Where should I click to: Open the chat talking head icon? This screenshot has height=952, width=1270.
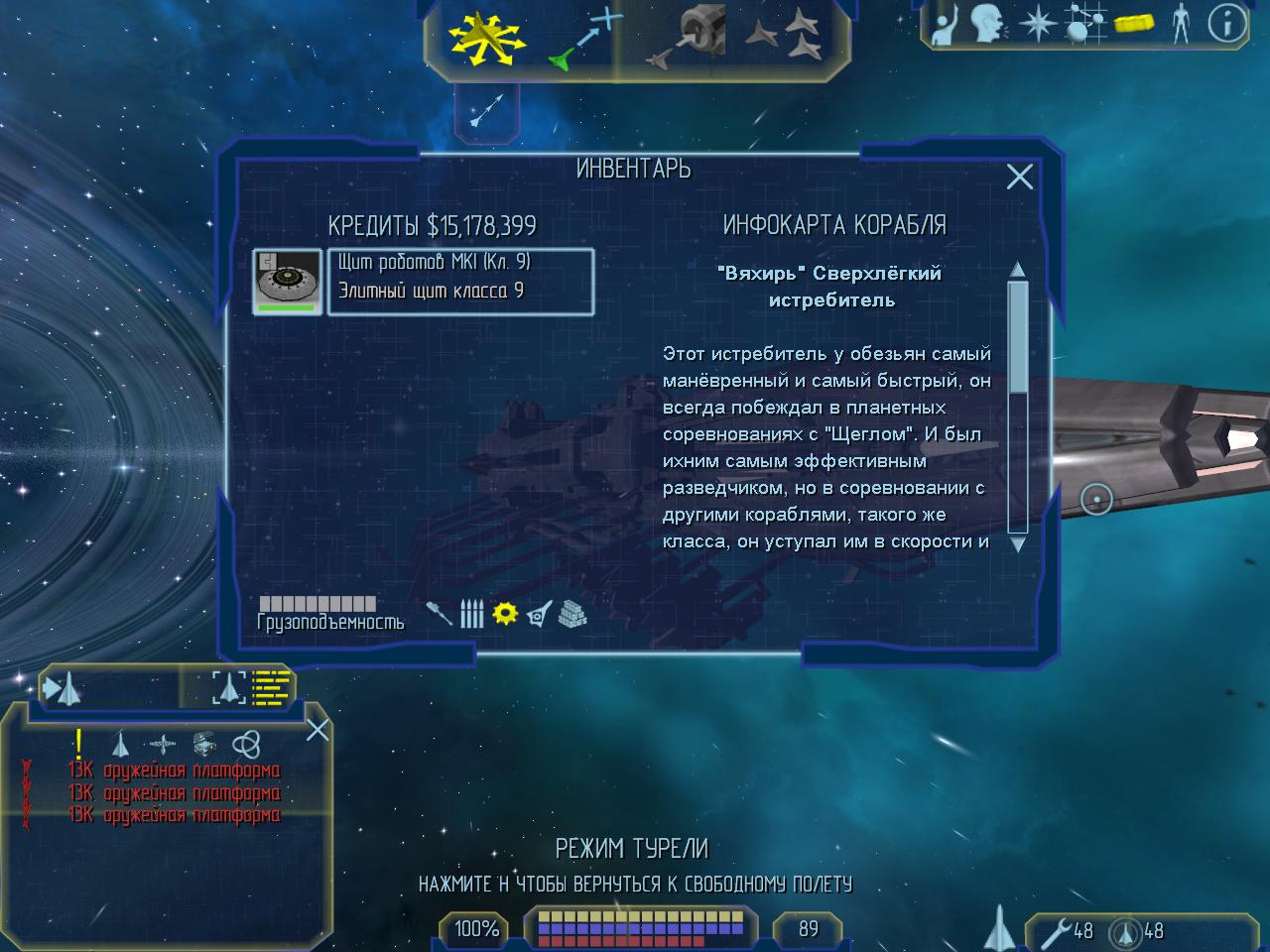click(x=987, y=24)
